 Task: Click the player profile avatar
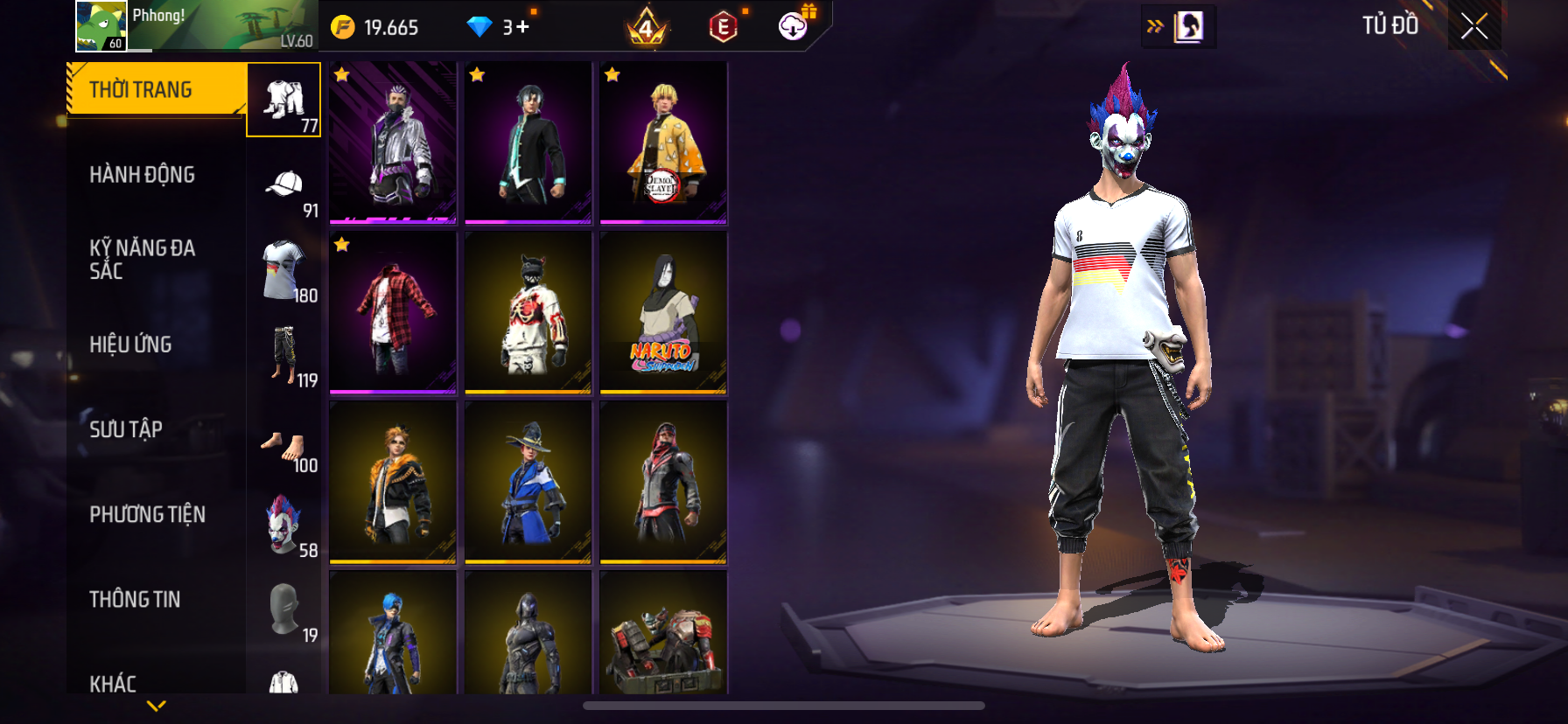tap(101, 26)
